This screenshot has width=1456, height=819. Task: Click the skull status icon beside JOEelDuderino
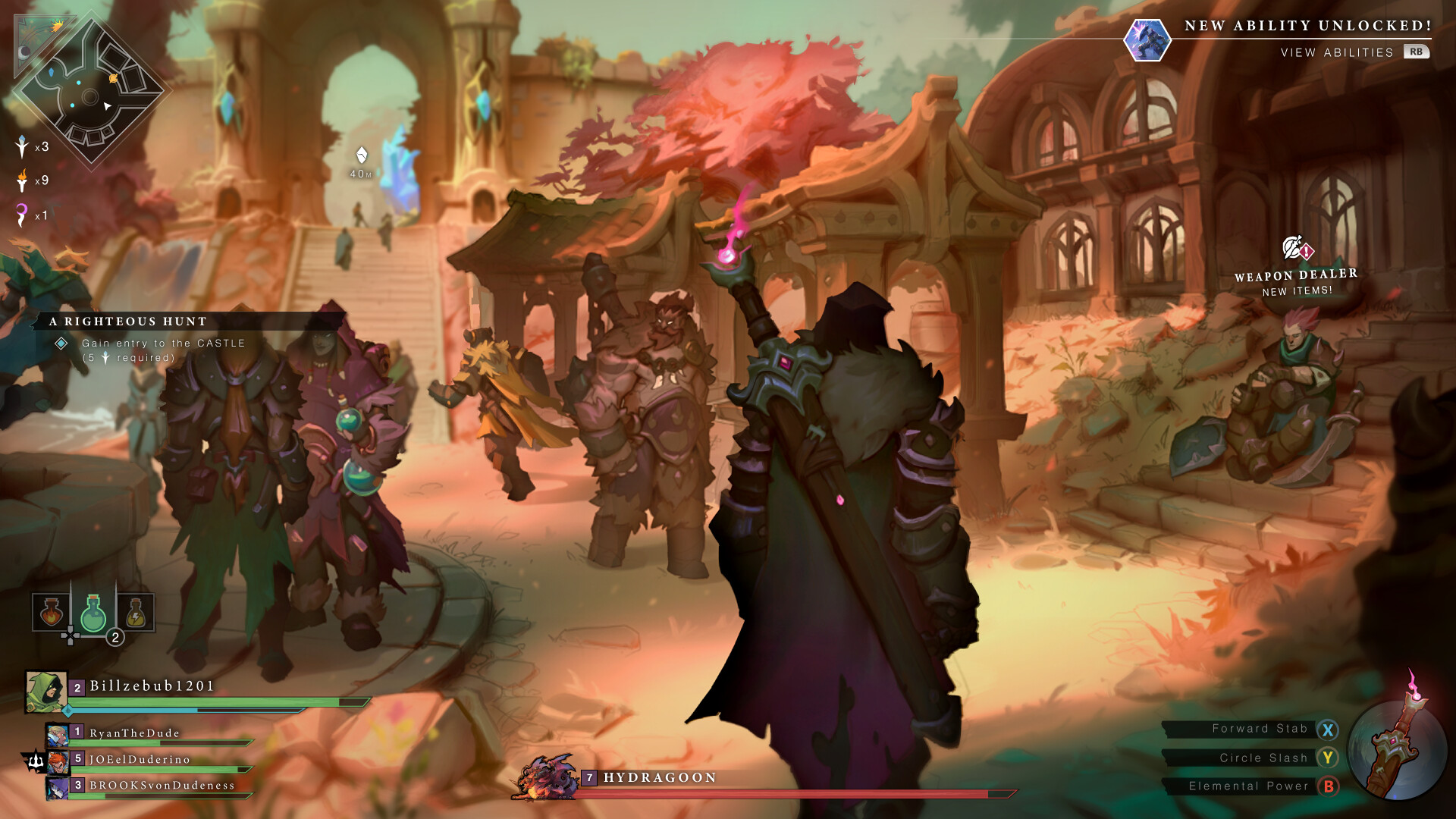(x=36, y=759)
